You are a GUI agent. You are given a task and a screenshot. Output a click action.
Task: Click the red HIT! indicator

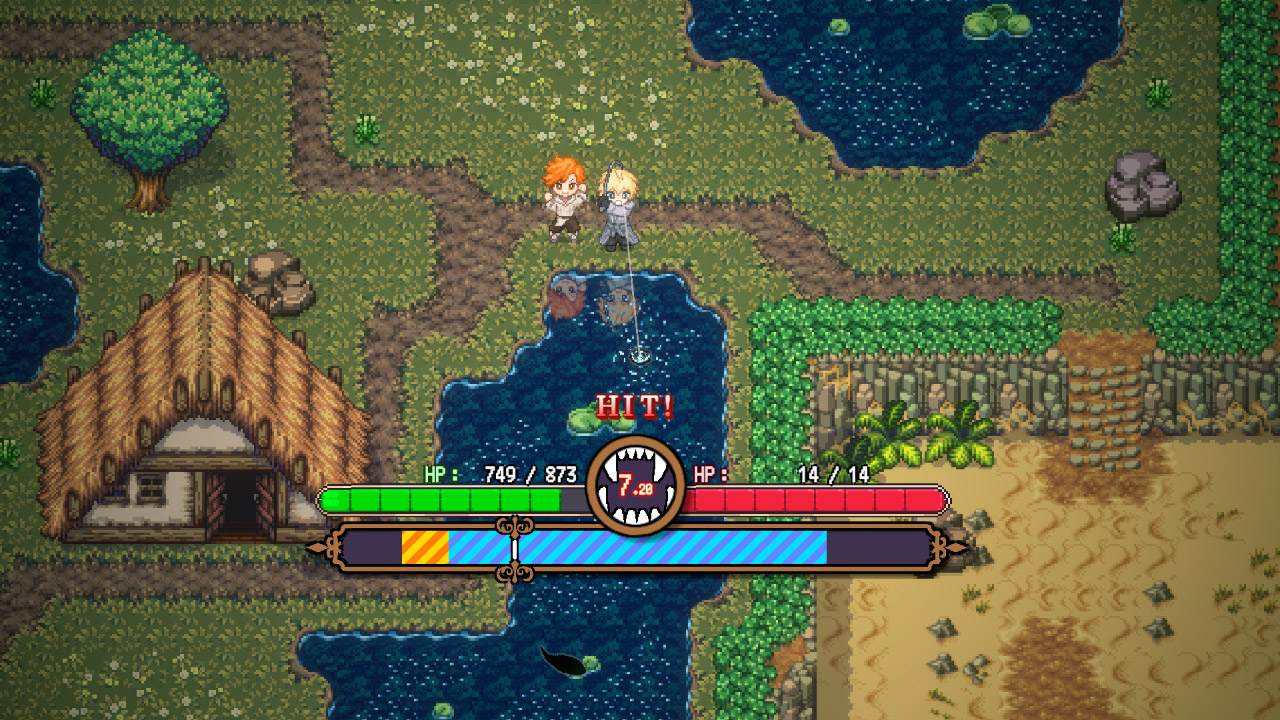click(637, 407)
